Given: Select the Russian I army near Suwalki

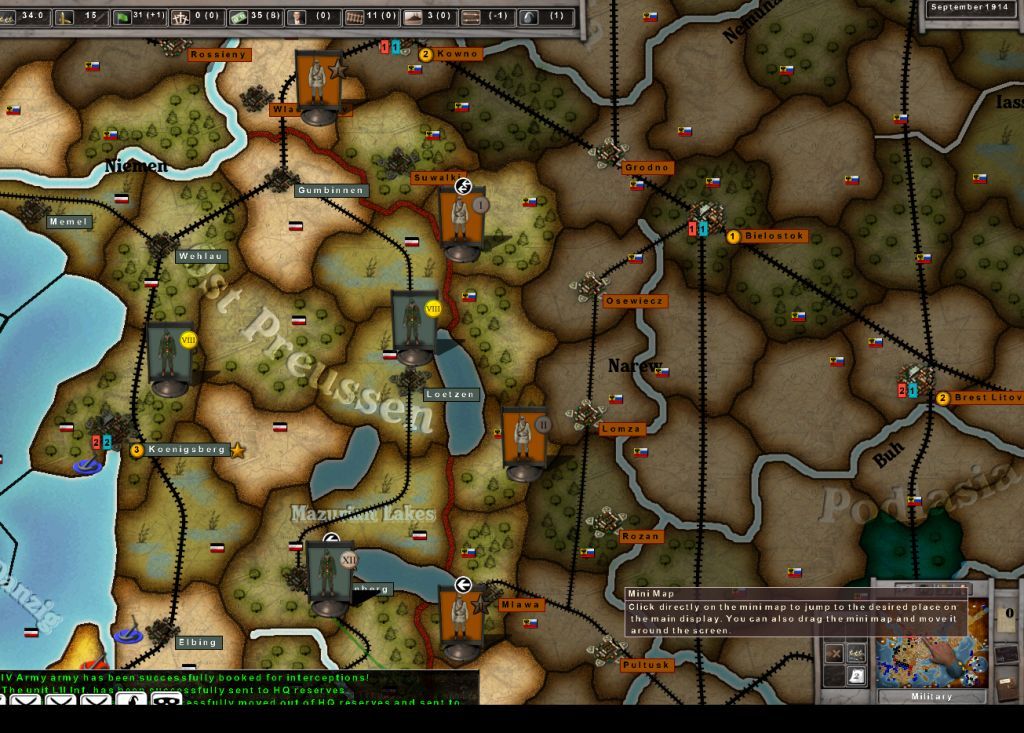Looking at the screenshot, I should tap(461, 221).
